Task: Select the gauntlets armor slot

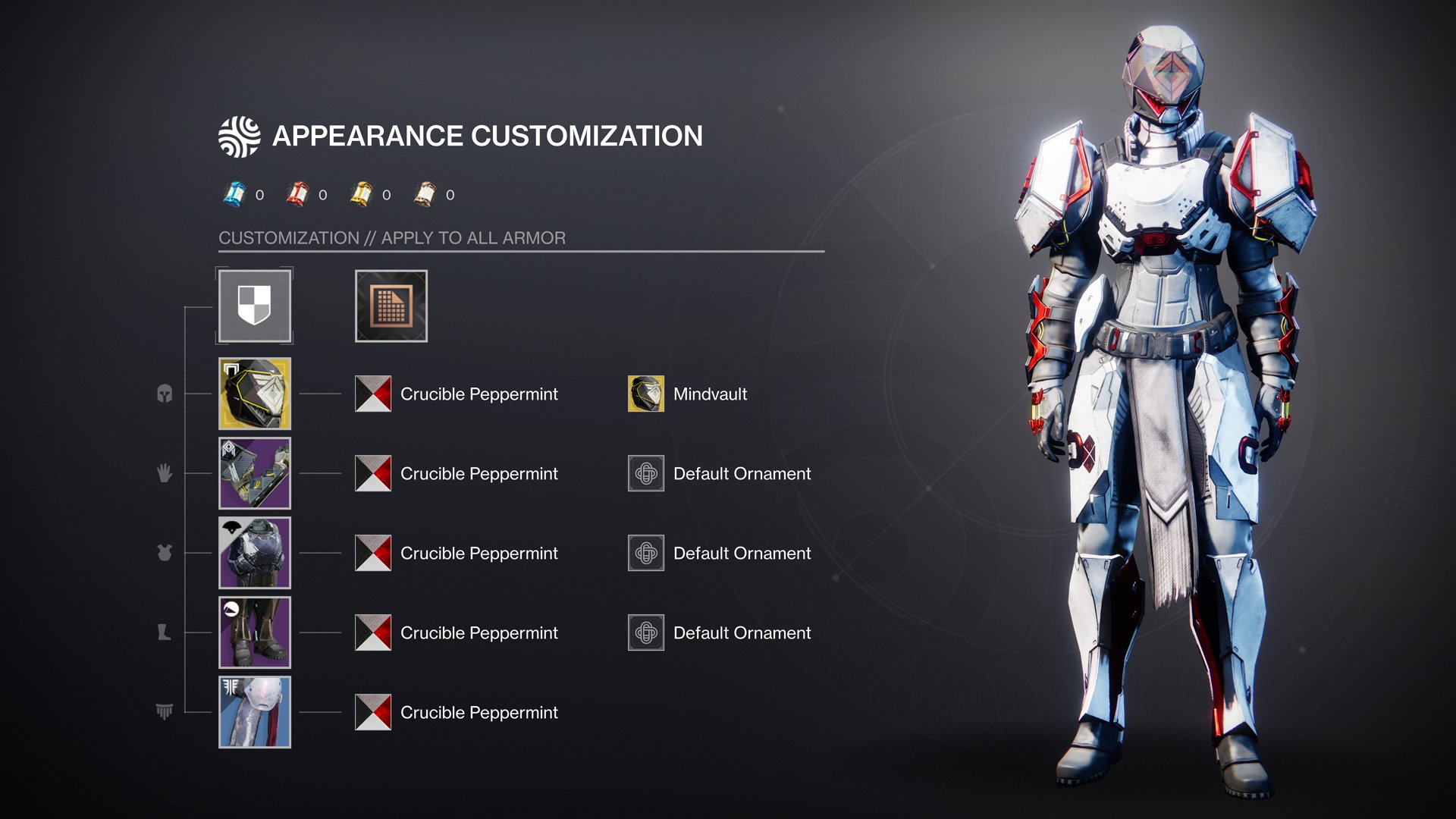Action: 255,473
